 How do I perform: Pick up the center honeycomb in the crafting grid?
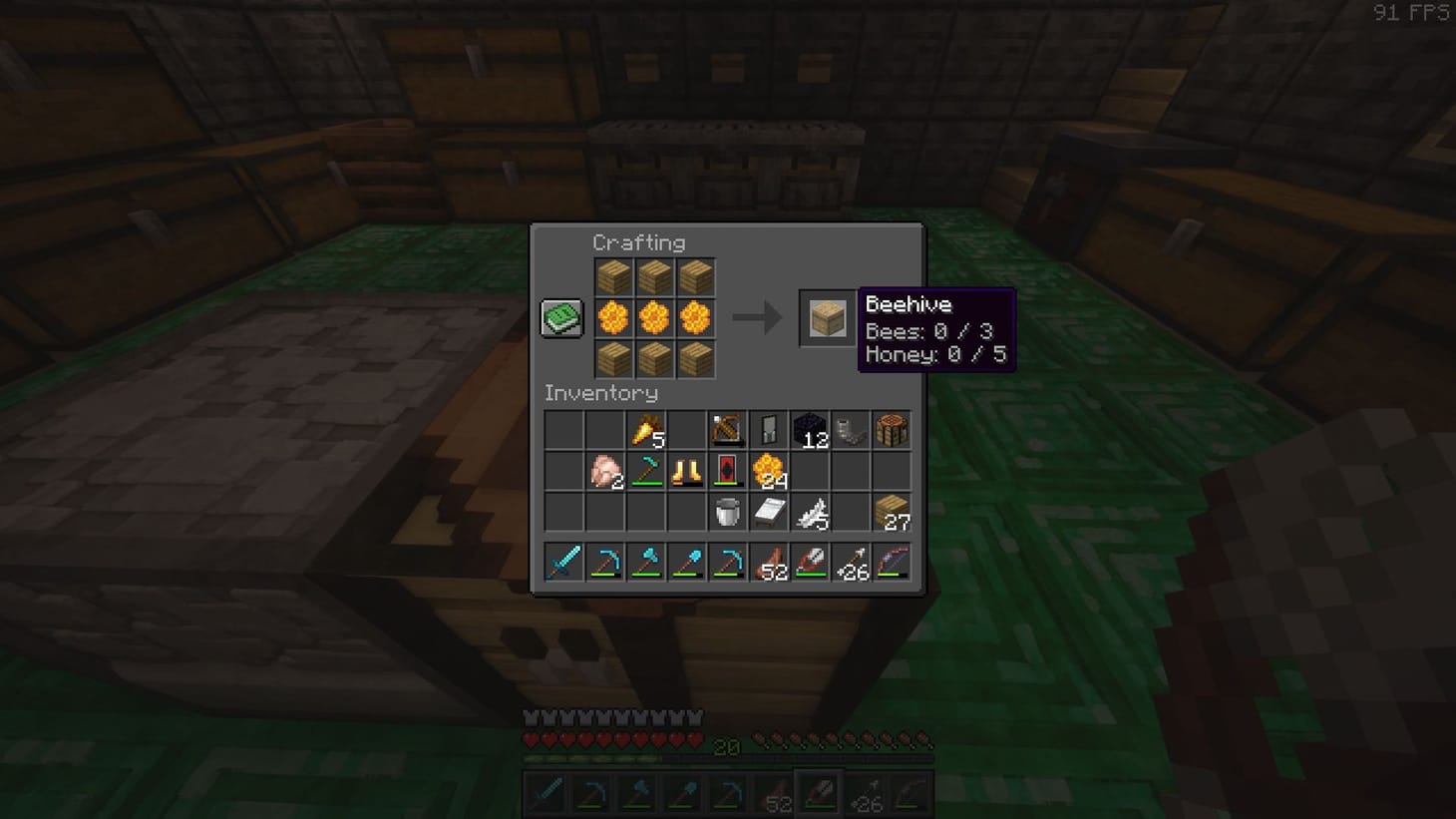coord(655,316)
